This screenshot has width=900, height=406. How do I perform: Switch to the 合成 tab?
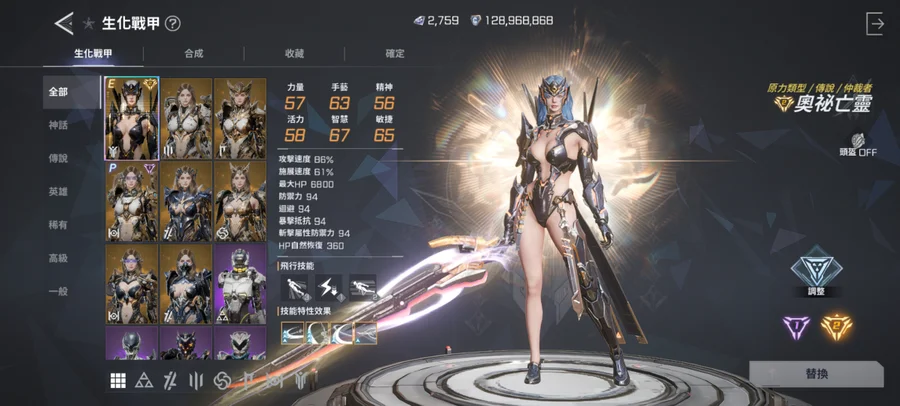click(193, 53)
